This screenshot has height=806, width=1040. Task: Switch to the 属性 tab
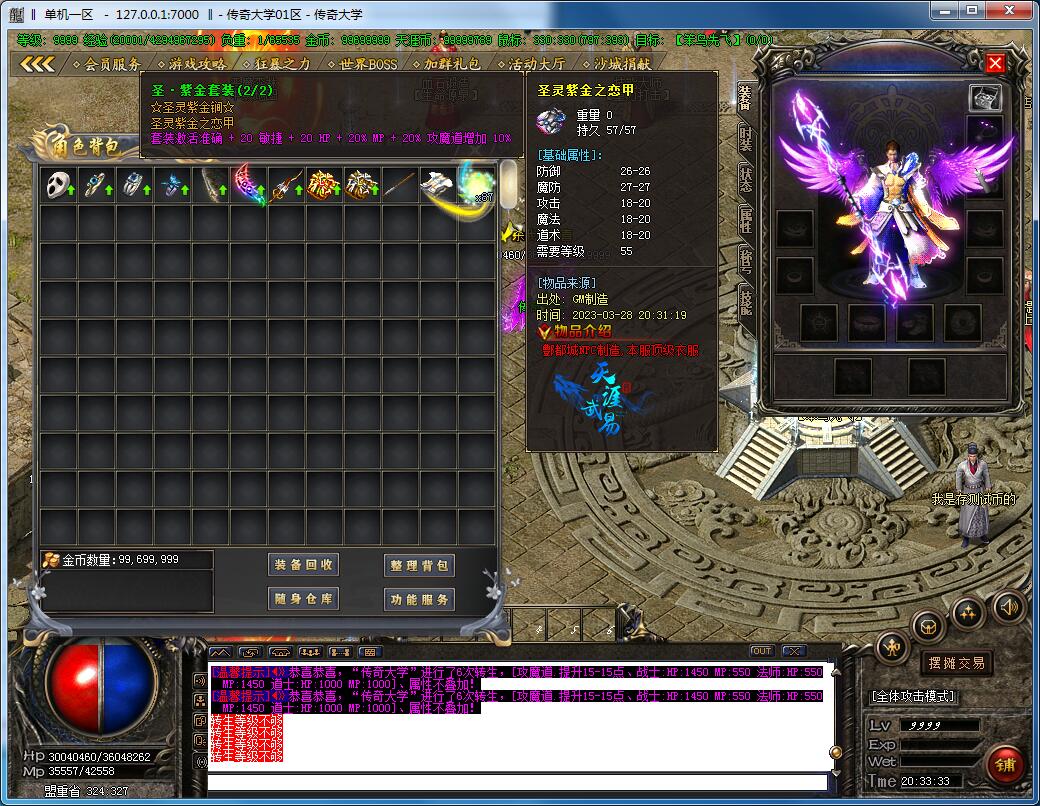pyautogui.click(x=746, y=218)
